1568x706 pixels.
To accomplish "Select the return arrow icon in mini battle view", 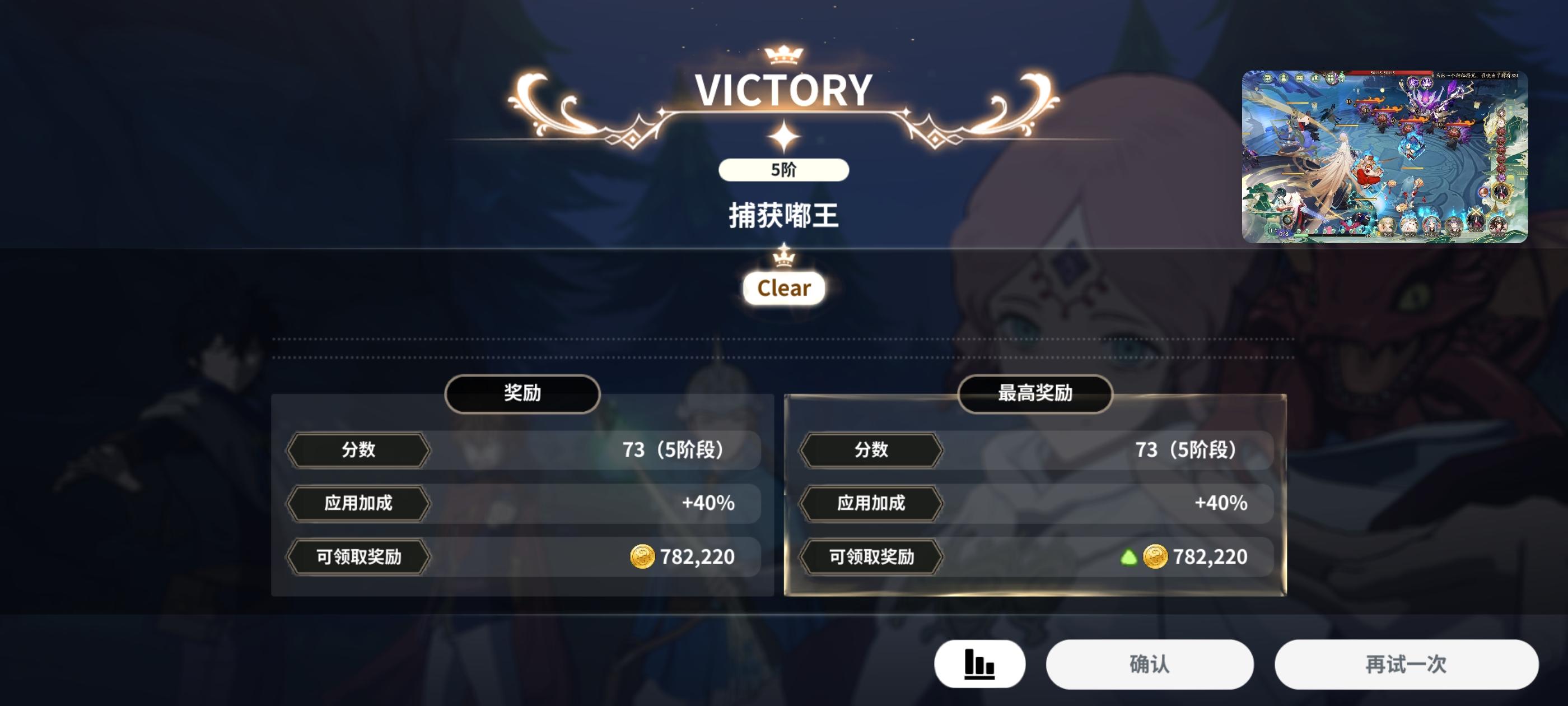I will point(1268,78).
